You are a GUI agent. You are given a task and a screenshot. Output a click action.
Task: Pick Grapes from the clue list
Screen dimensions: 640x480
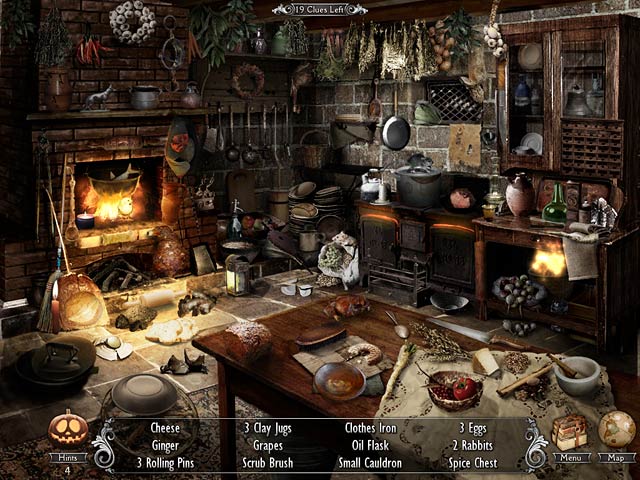[267, 445]
